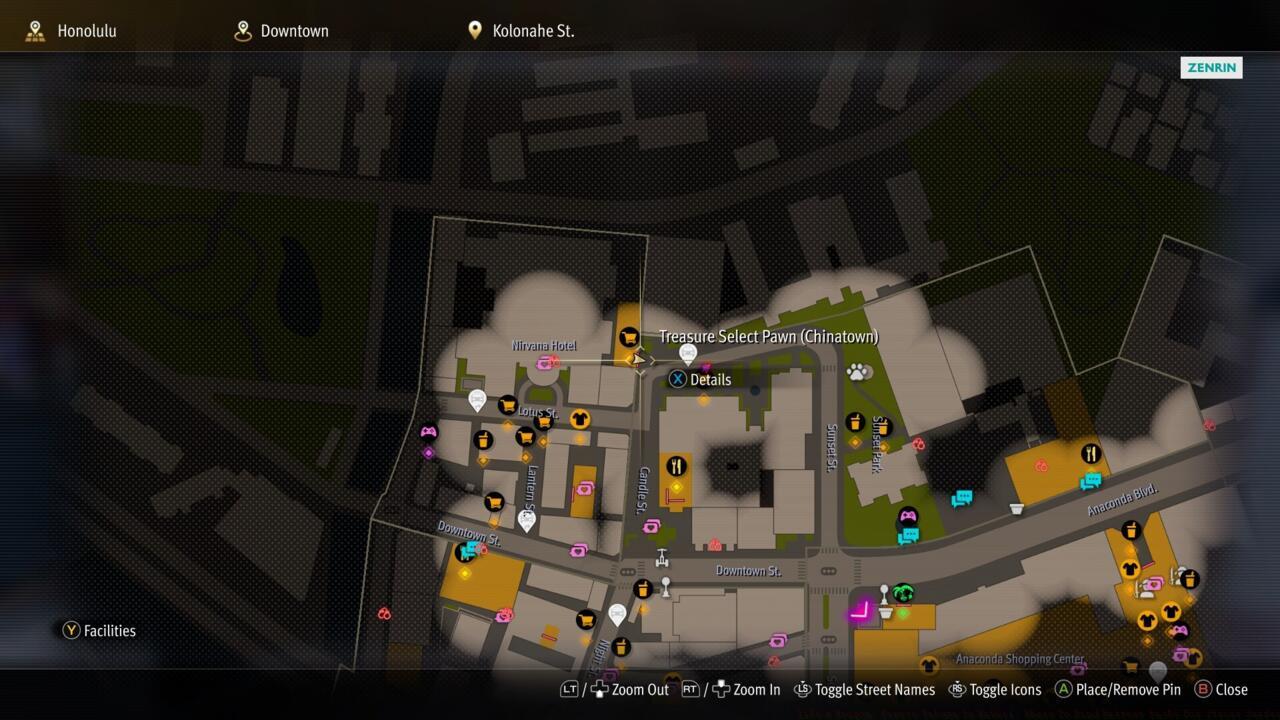The width and height of the screenshot is (1280, 720).
Task: Click the white paw print marker
Action: [858, 373]
